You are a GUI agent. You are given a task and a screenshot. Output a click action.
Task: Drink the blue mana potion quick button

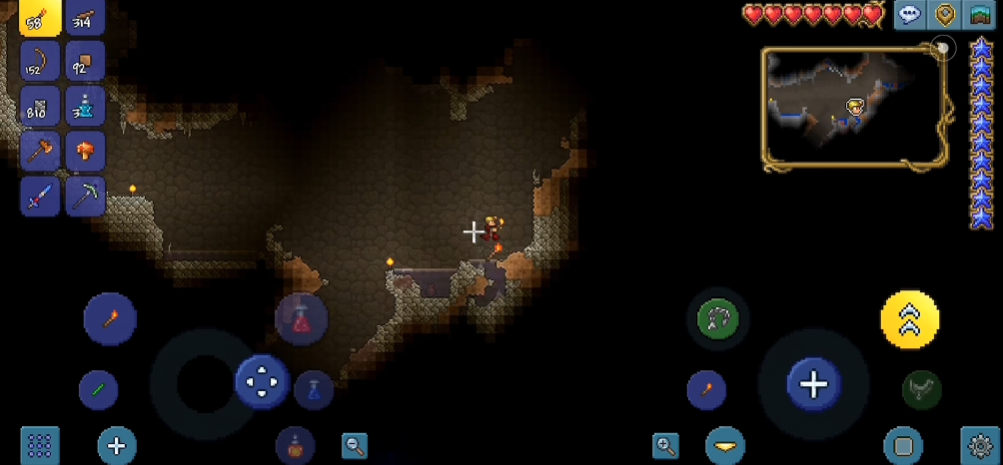pyautogui.click(x=313, y=389)
